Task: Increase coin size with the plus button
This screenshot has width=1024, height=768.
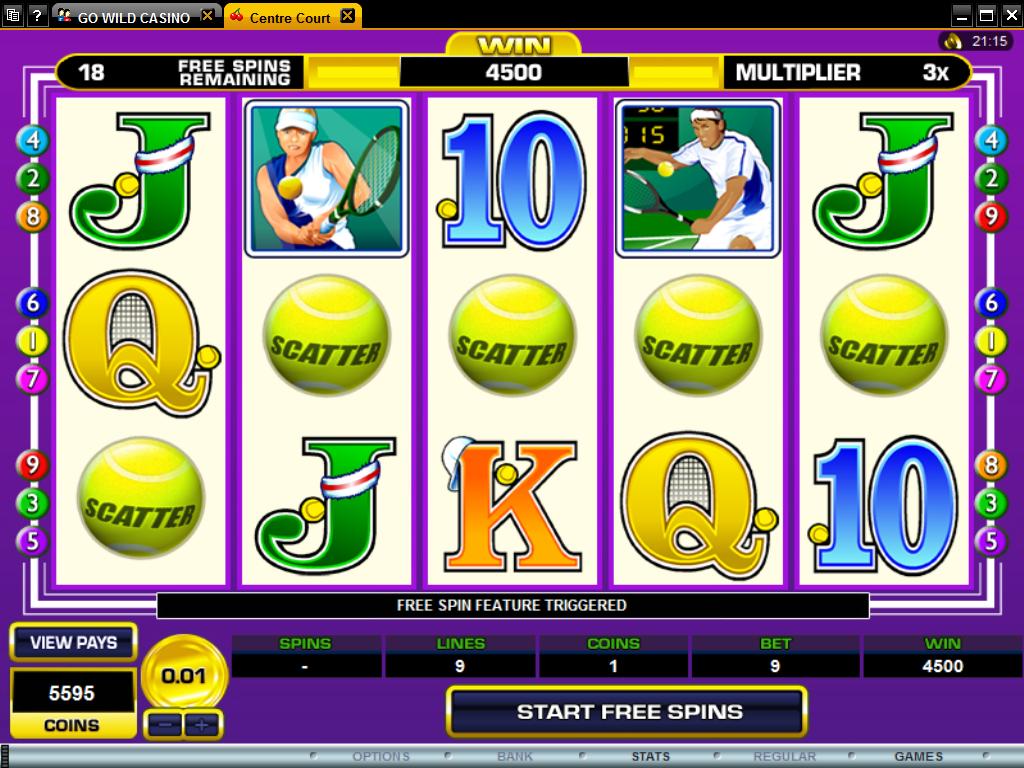Action: tap(203, 724)
